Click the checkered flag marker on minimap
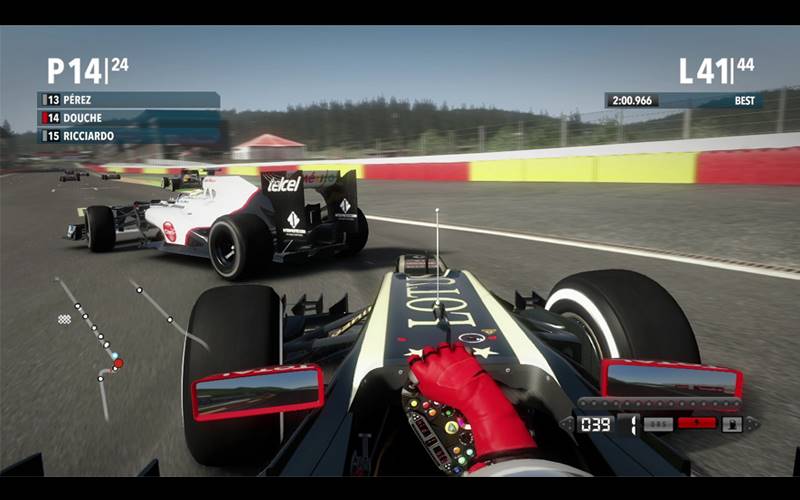Image resolution: width=800 pixels, height=500 pixels. pyautogui.click(x=65, y=319)
